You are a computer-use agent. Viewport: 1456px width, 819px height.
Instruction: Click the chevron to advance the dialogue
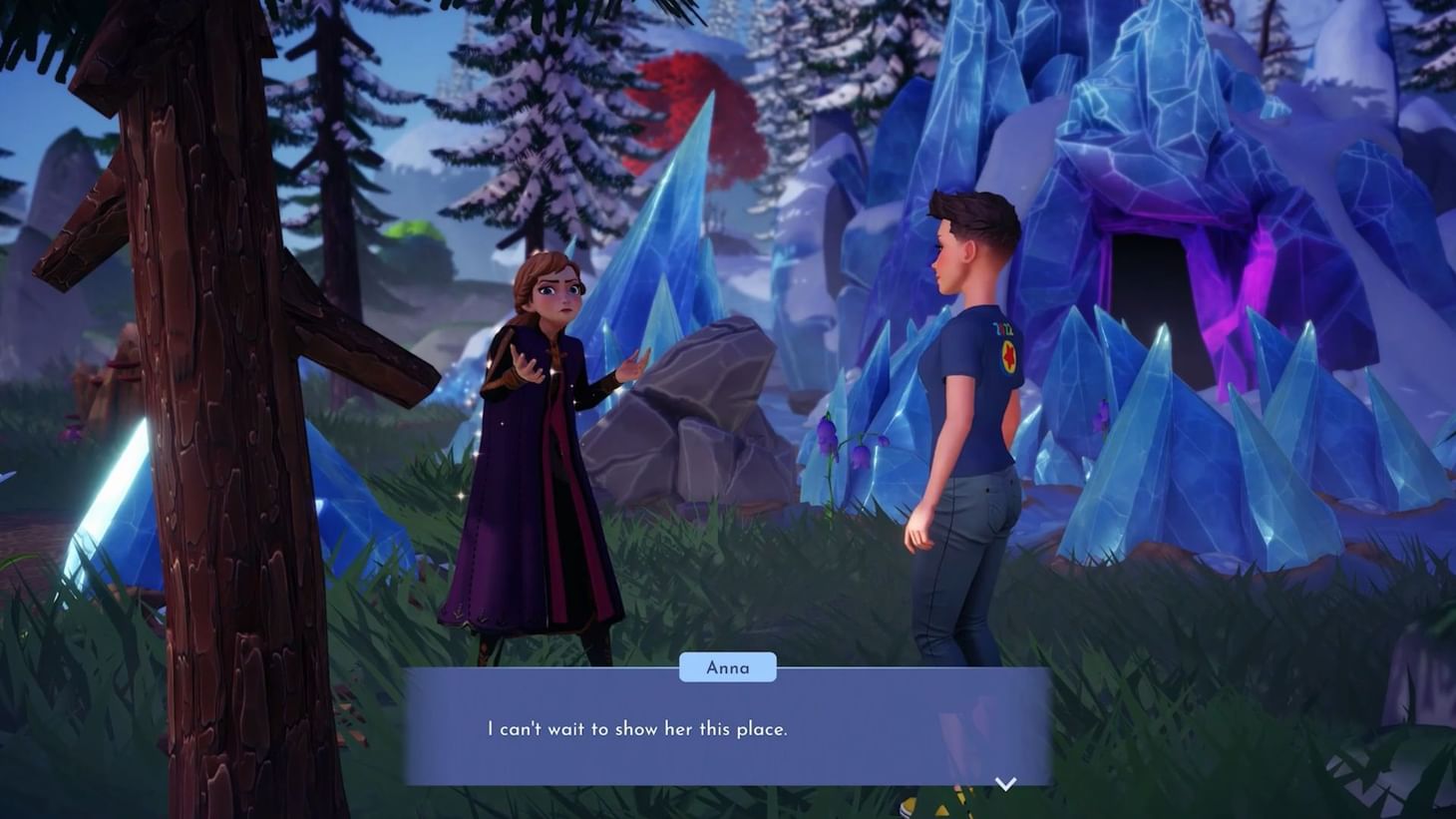[1006, 783]
